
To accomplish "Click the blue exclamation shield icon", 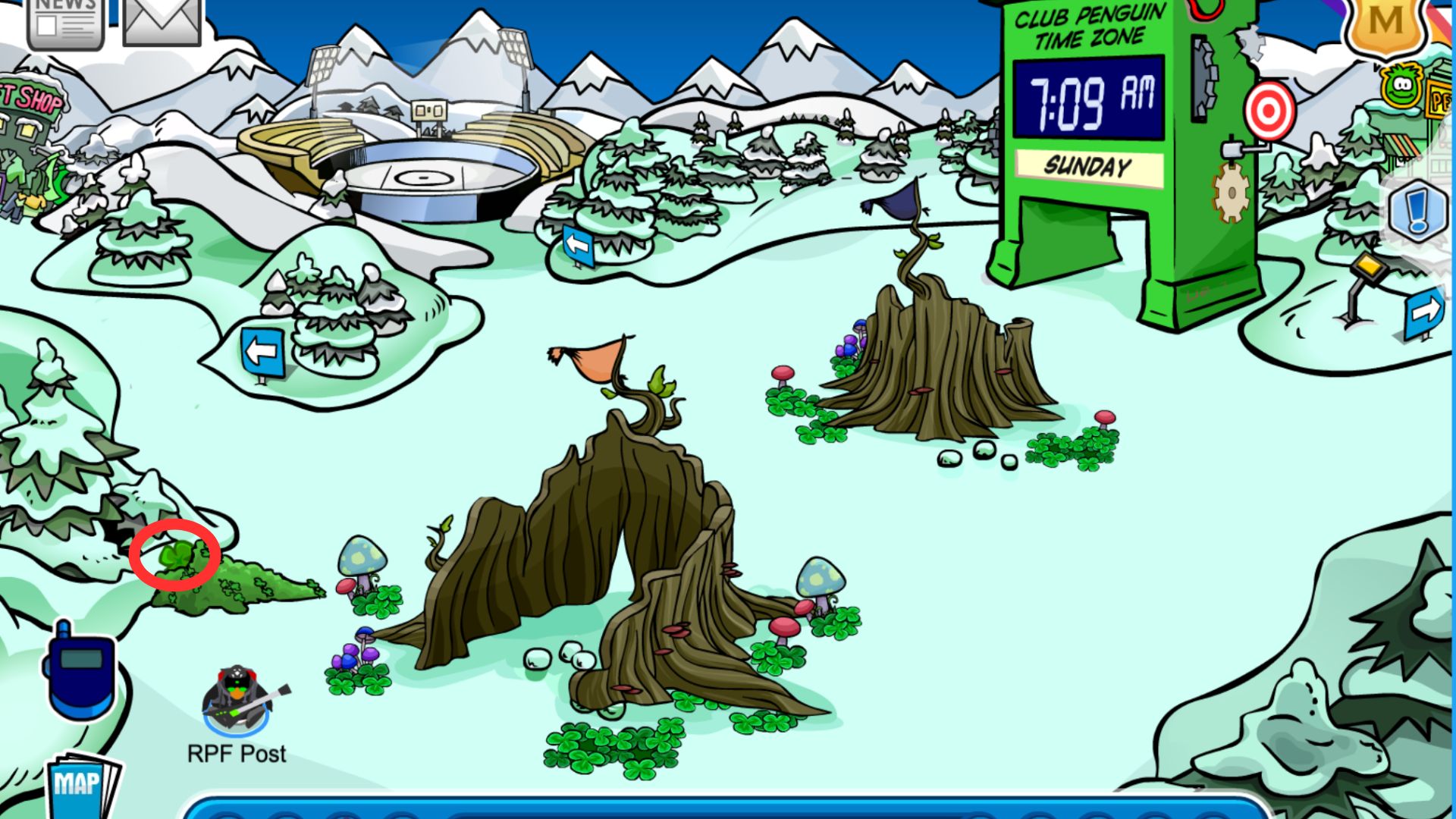I will coord(1417,210).
